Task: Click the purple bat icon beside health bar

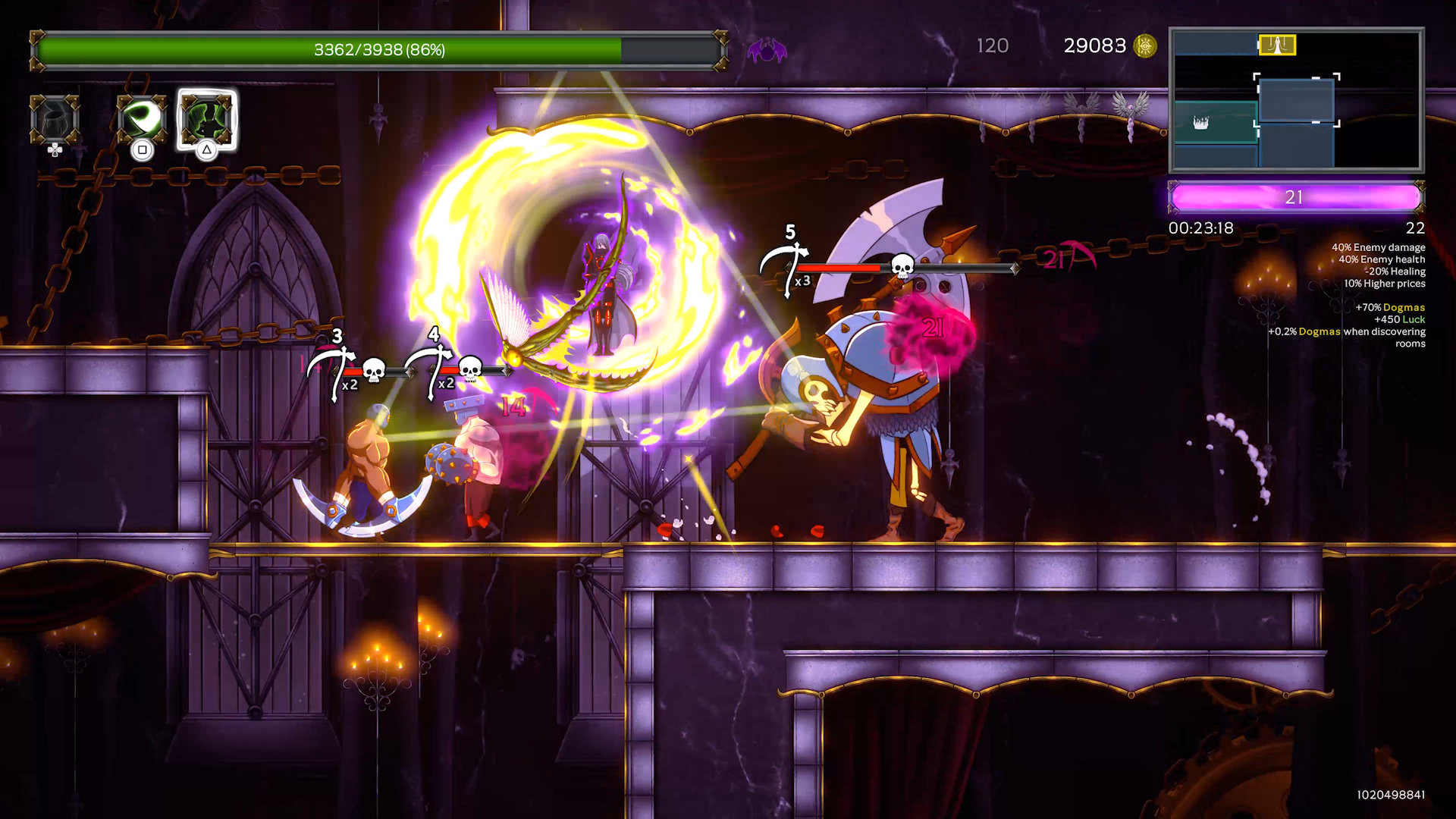Action: tap(767, 51)
